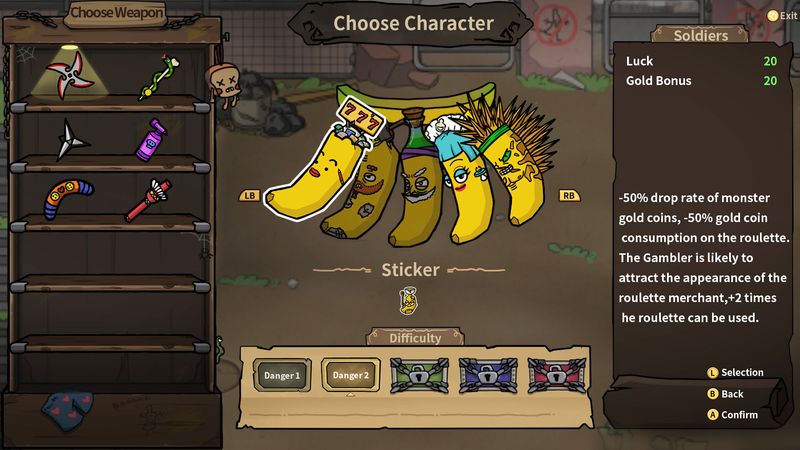The width and height of the screenshot is (800, 450).
Task: Set difficulty to Danger 2
Action: point(351,375)
